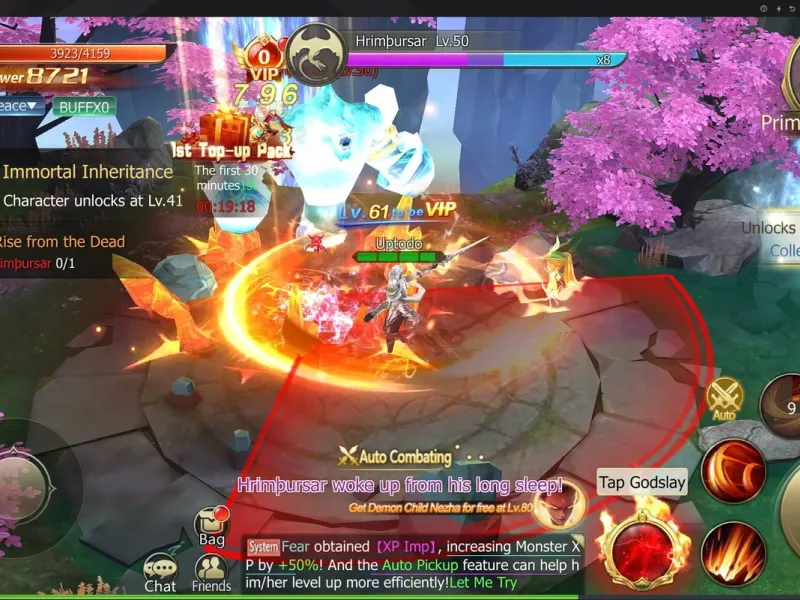800x600 pixels.
Task: Open the Friends list
Action: (212, 572)
